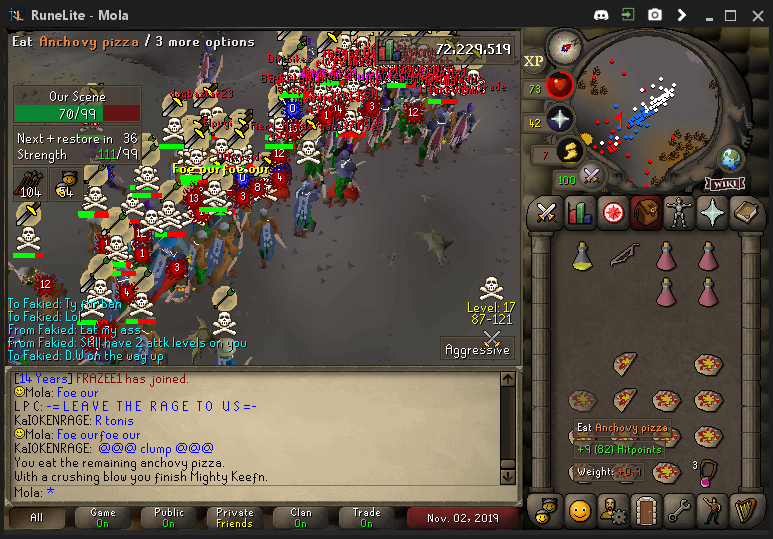Viewport: 773px width, 539px height.
Task: Open the Combat Options tab
Action: [546, 213]
